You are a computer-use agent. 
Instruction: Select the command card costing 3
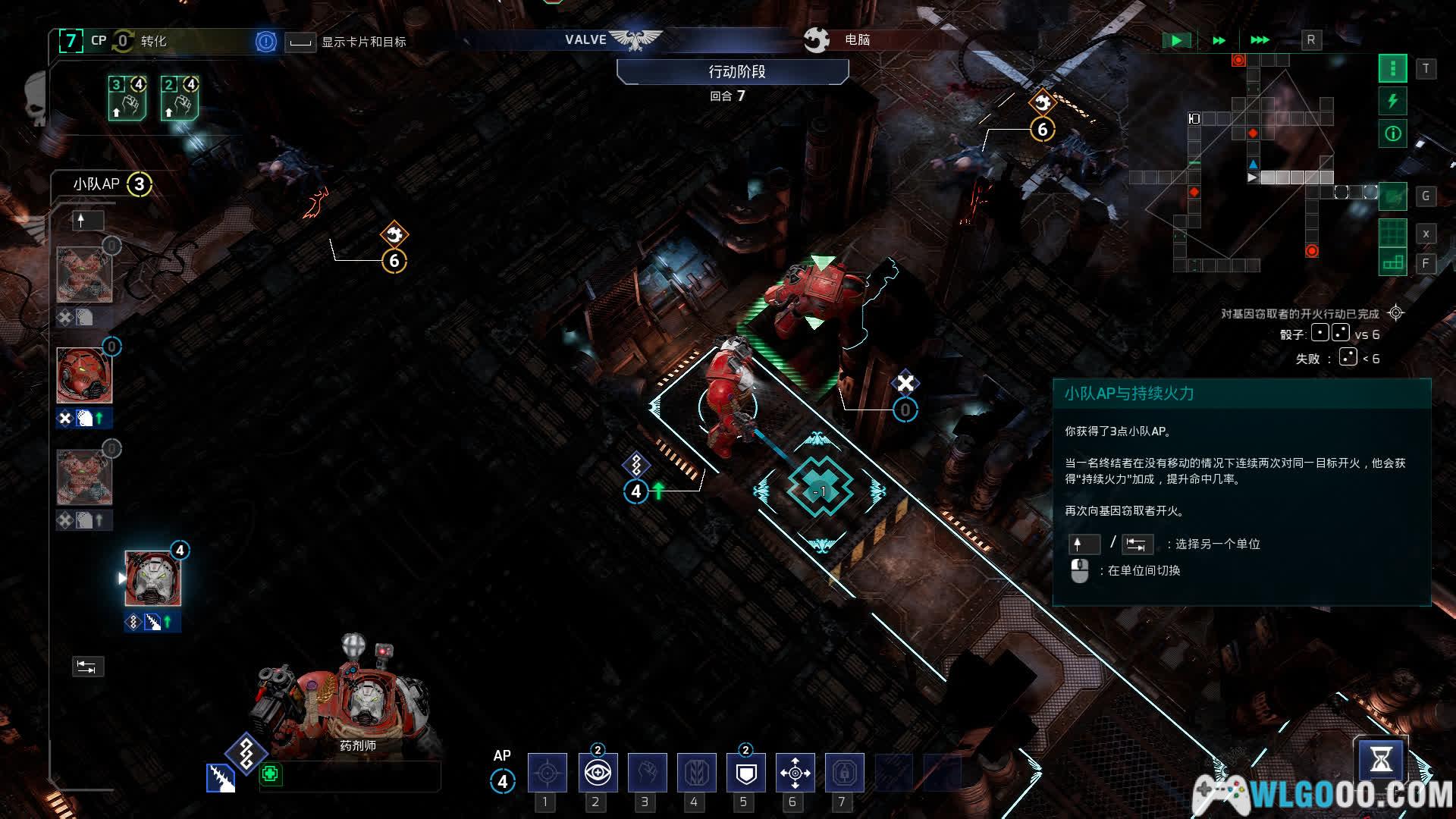[x=127, y=99]
